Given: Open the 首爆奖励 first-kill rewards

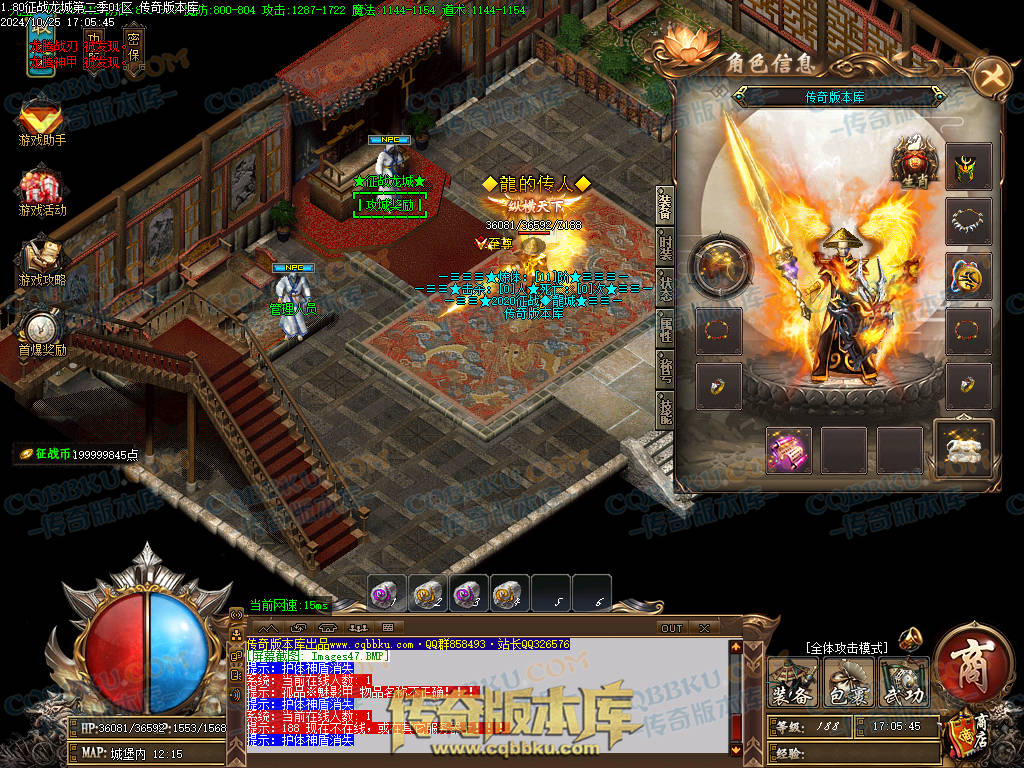Looking at the screenshot, I should point(42,332).
